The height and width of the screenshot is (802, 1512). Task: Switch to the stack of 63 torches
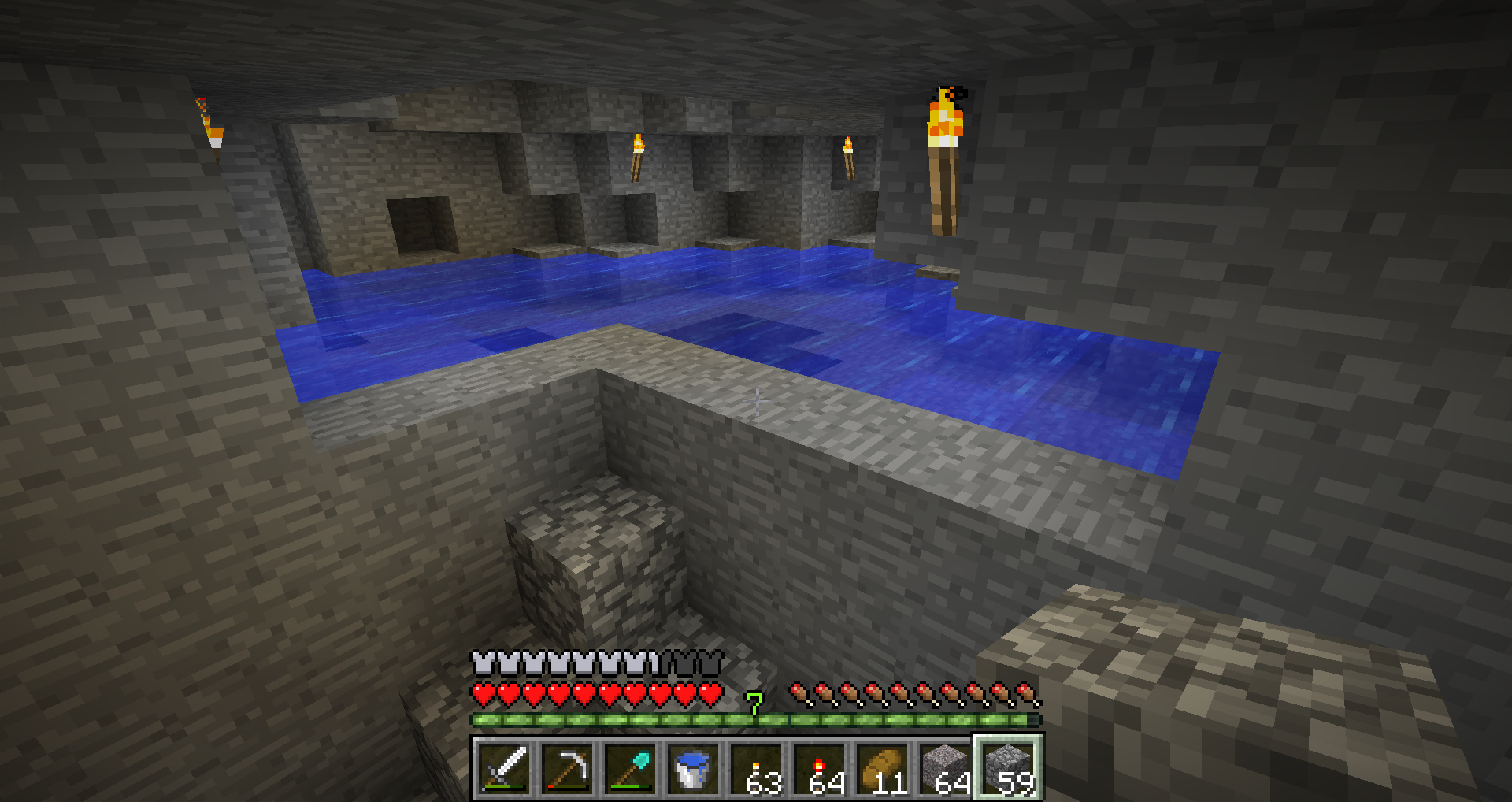click(x=756, y=768)
